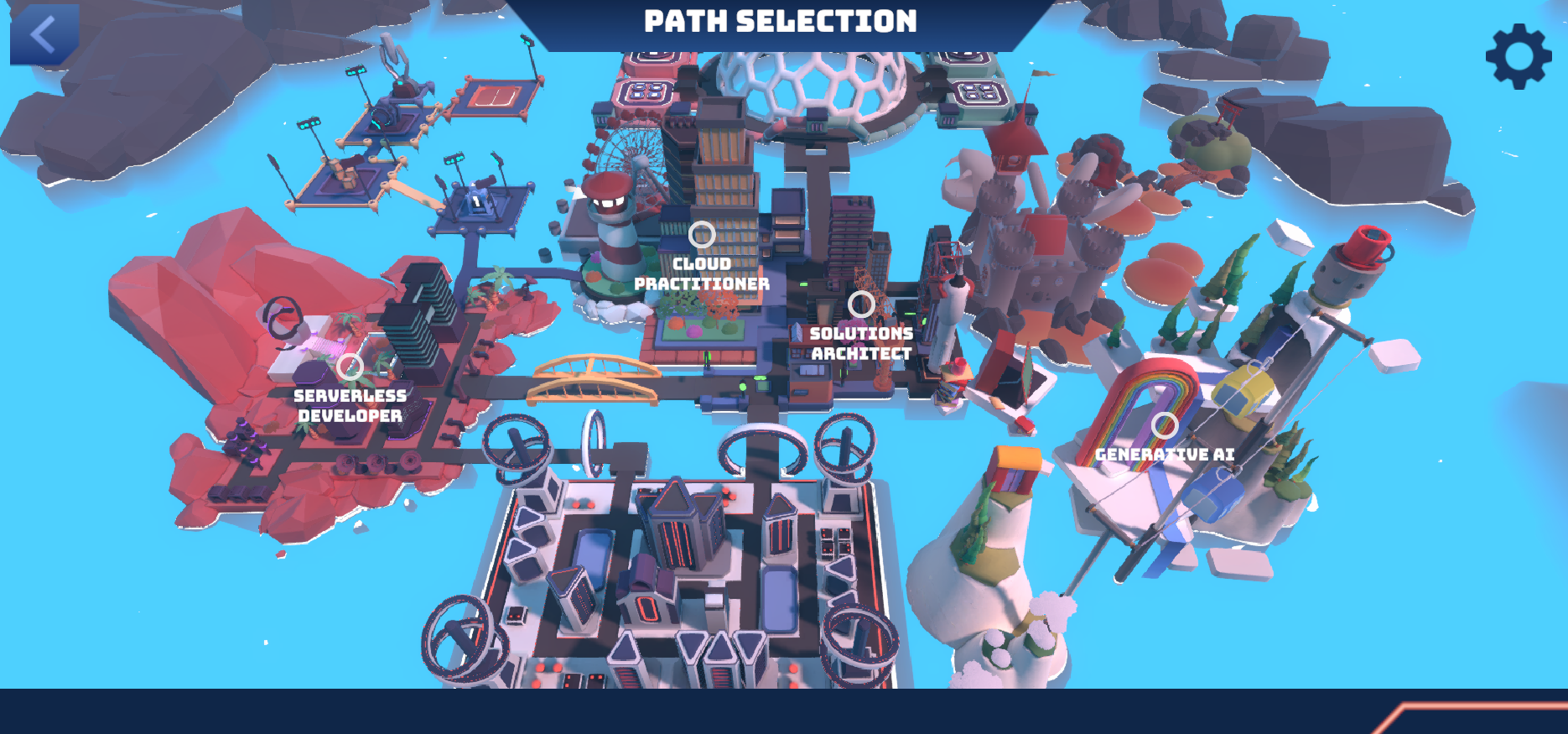Select the Generative AI path marker
This screenshot has height=734, width=1568.
pyautogui.click(x=1165, y=425)
